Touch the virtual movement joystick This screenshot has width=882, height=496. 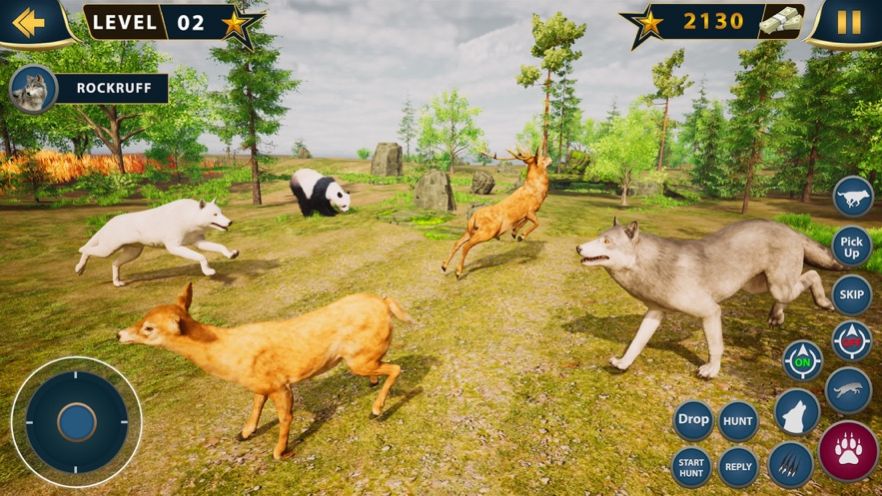coord(76,422)
